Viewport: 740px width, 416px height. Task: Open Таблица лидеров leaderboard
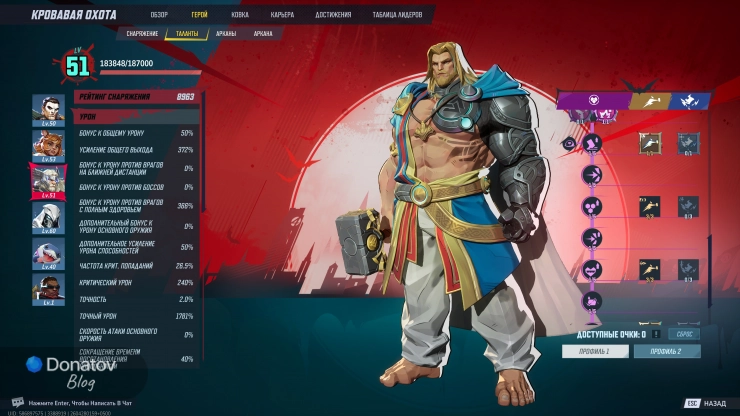tap(398, 15)
